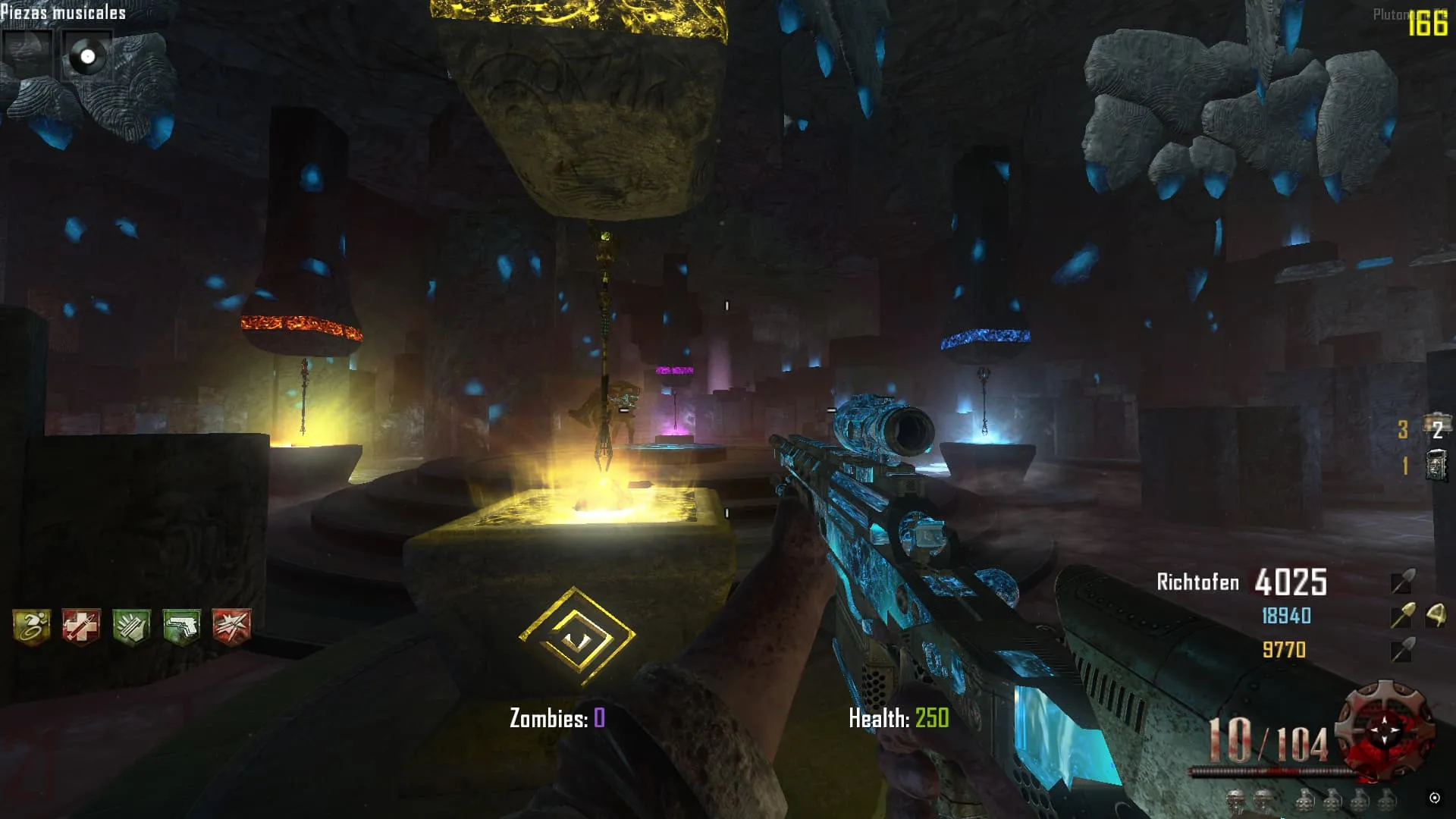
Task: Click the gear-shaped weapon emblem
Action: point(1385,731)
